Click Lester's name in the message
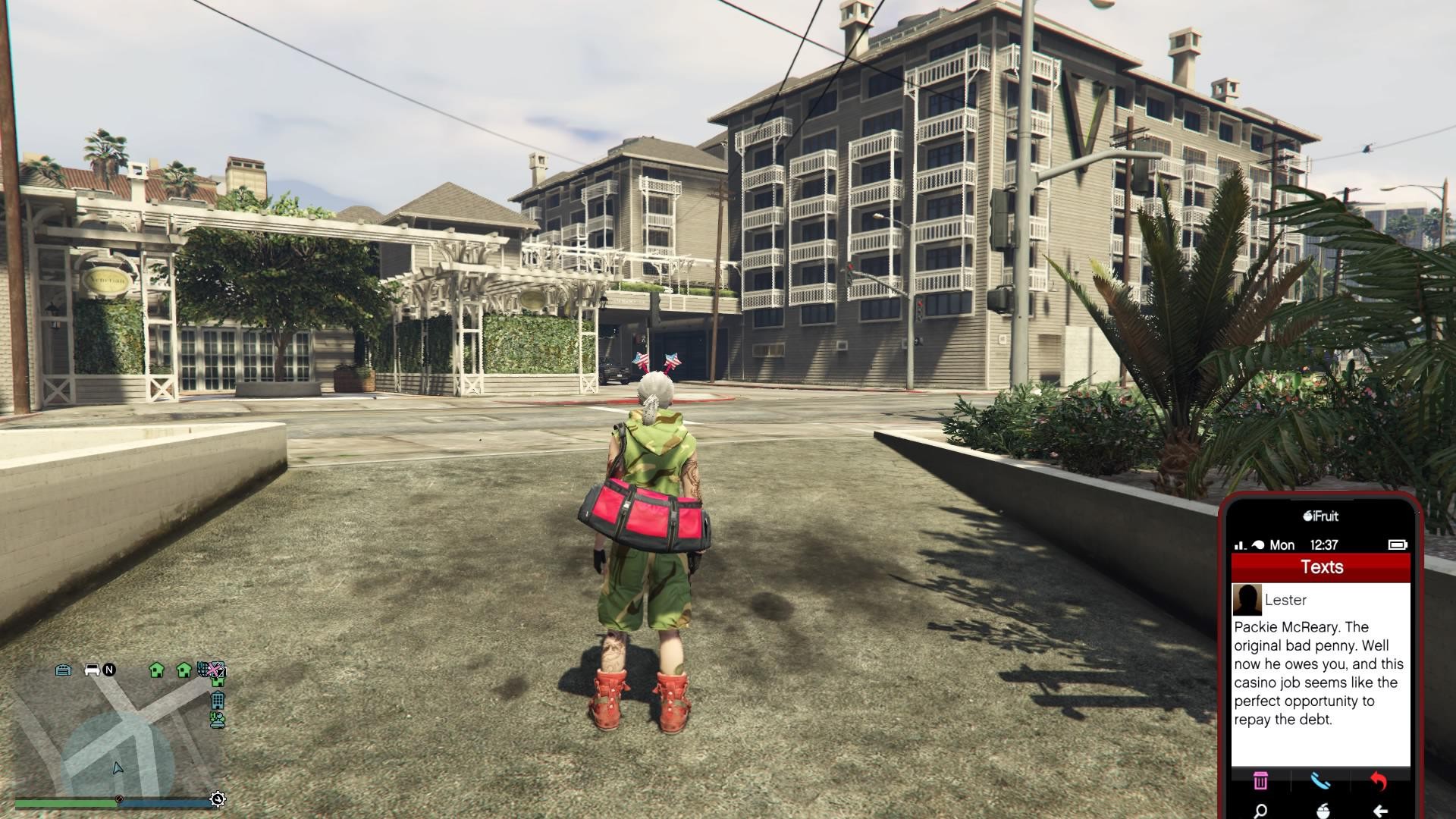This screenshot has width=1456, height=819. (x=1286, y=601)
